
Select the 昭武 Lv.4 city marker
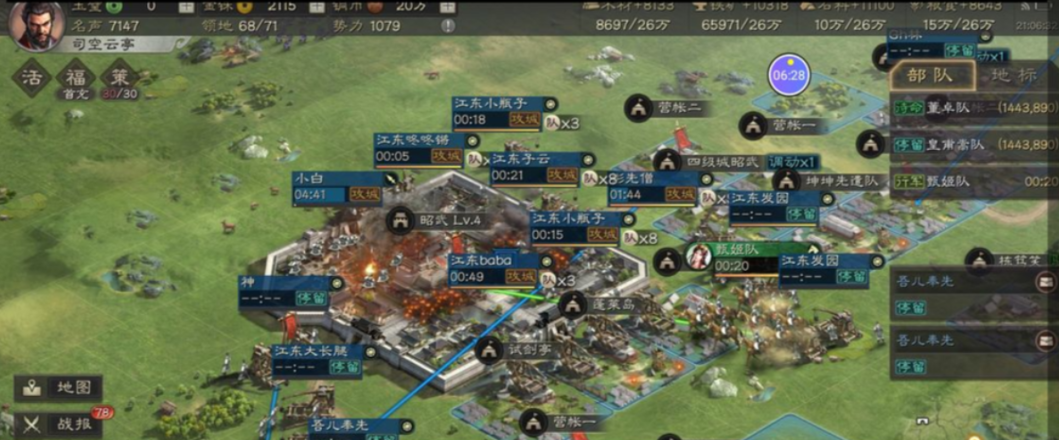point(400,218)
